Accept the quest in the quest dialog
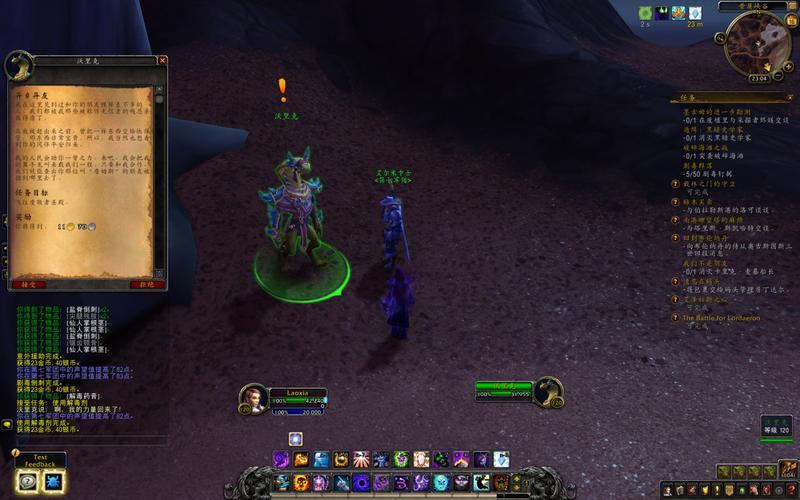Image resolution: width=800 pixels, height=500 pixels. [27, 284]
